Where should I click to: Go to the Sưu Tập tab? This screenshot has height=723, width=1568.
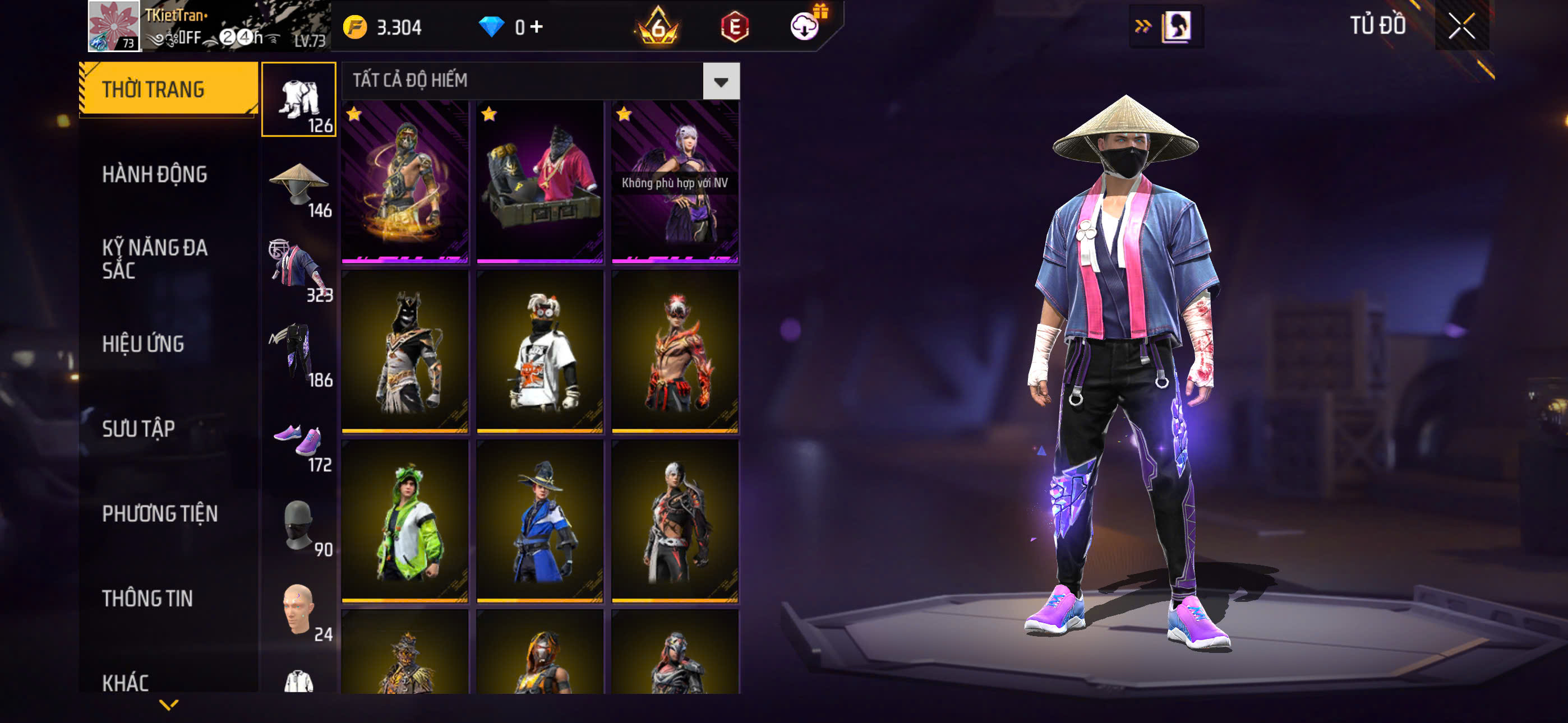pyautogui.click(x=138, y=429)
